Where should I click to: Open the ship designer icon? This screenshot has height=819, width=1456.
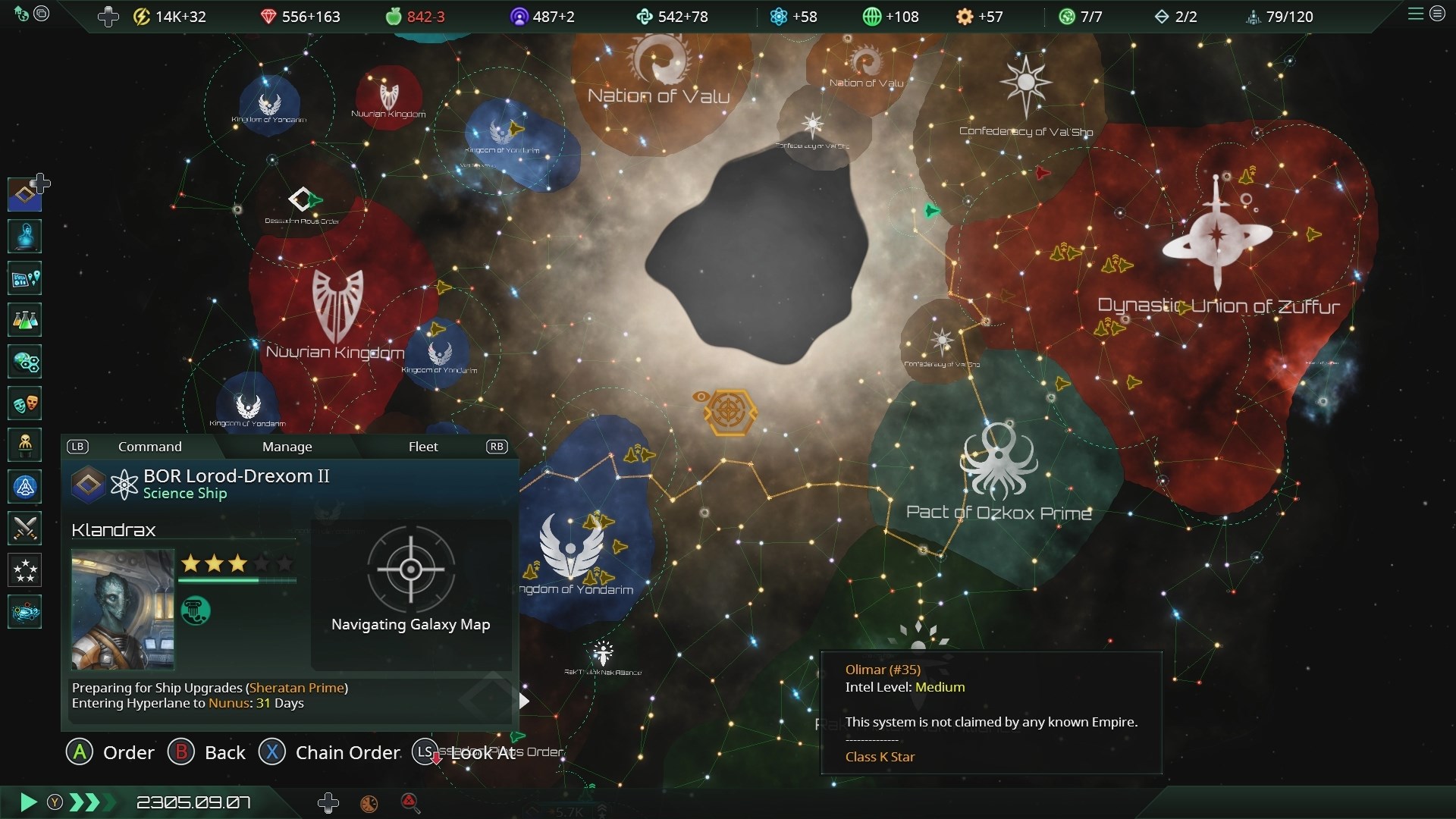coord(25,486)
